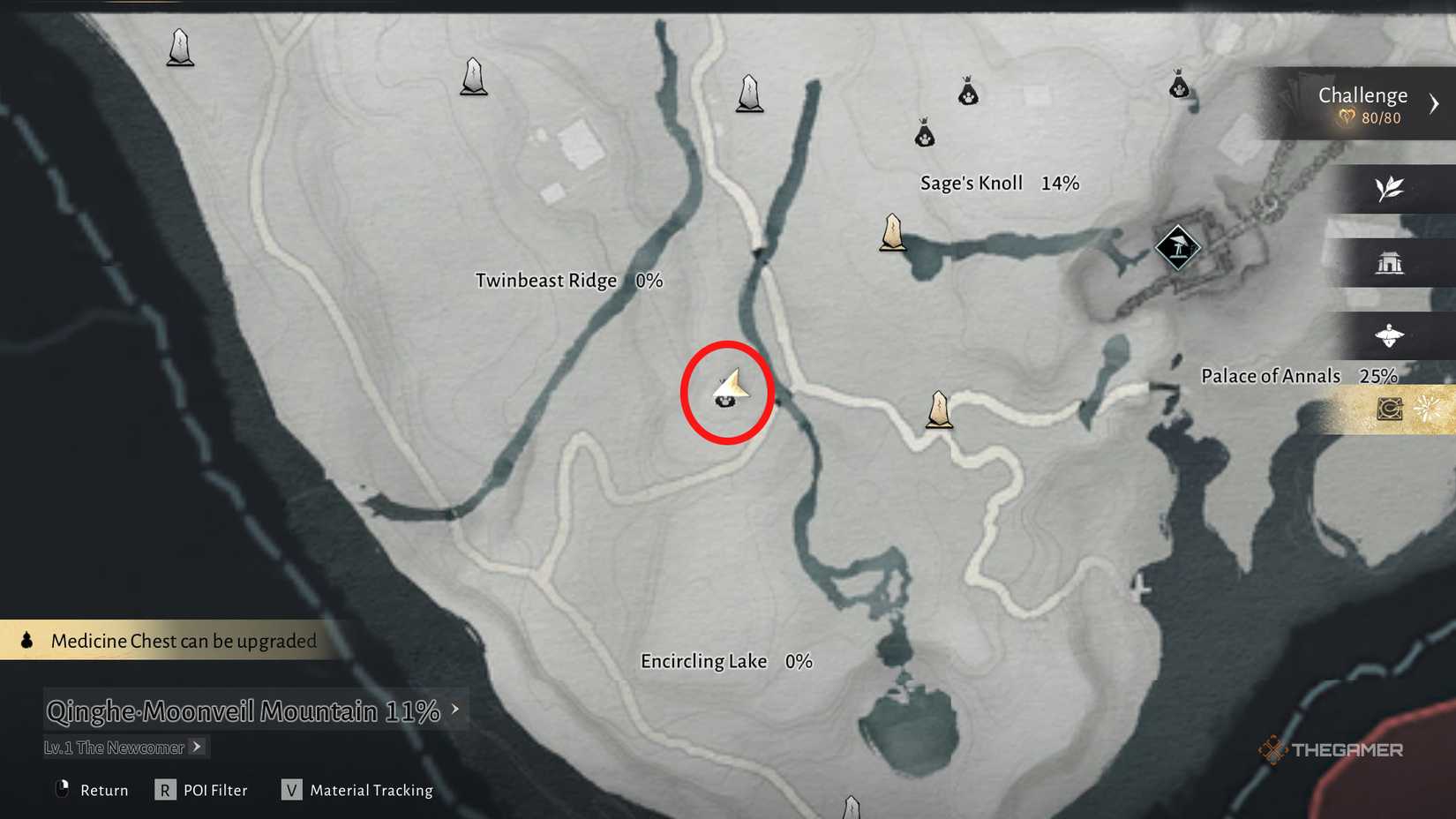
Task: Click the Return button
Action: tap(88, 790)
